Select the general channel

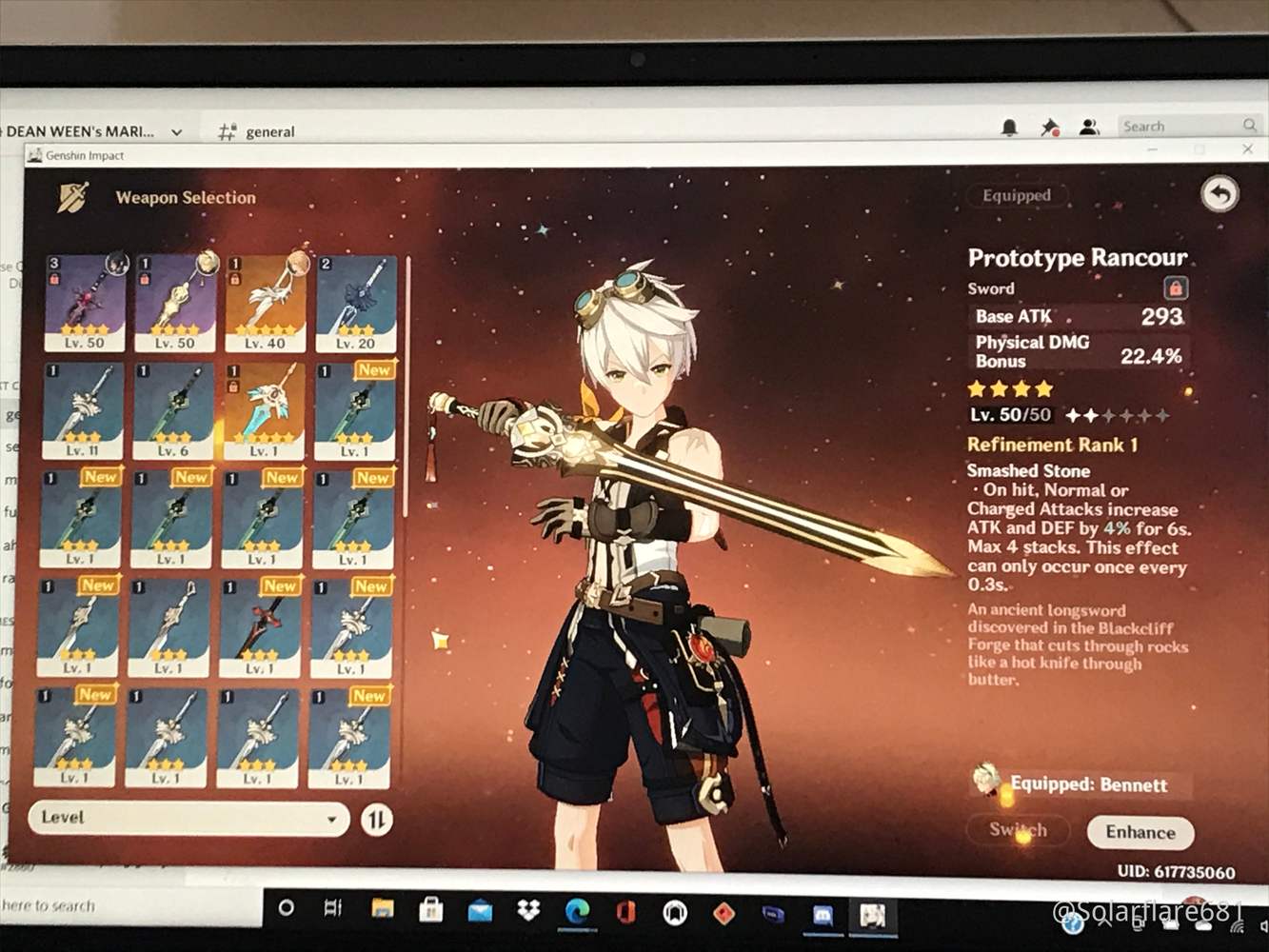click(x=269, y=131)
